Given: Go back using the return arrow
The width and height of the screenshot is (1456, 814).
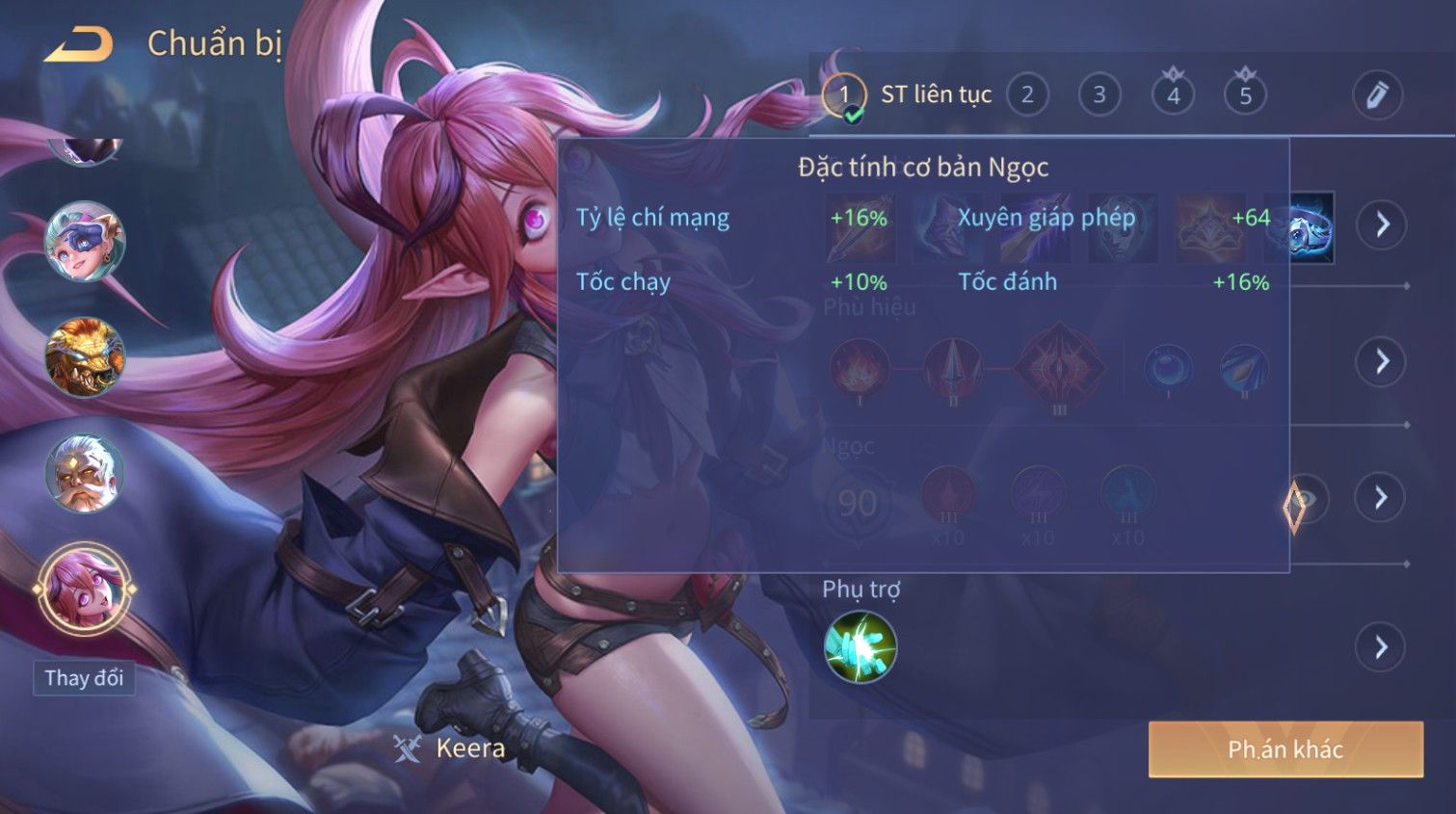Looking at the screenshot, I should [x=78, y=43].
